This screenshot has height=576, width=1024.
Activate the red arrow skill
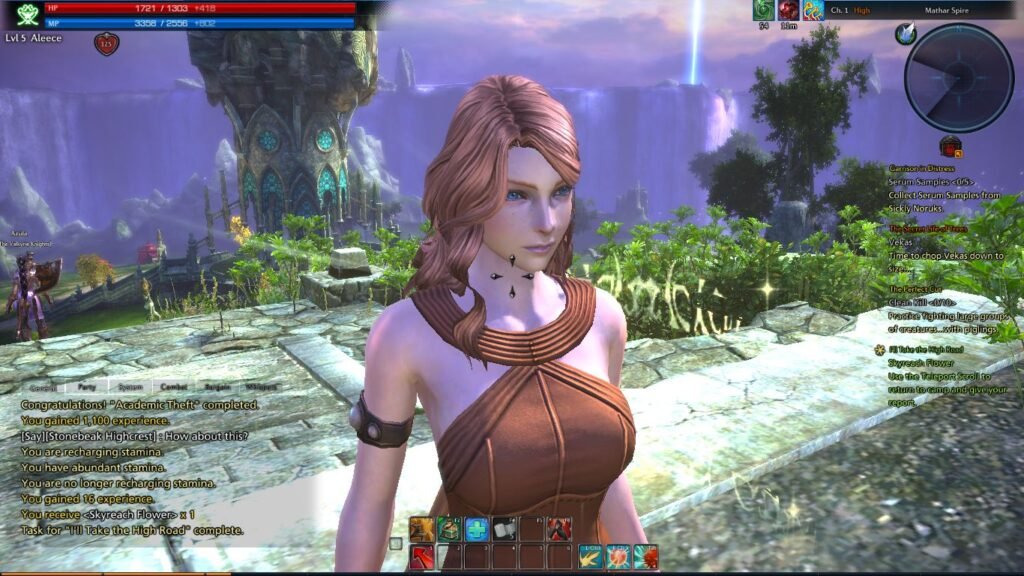pyautogui.click(x=422, y=557)
